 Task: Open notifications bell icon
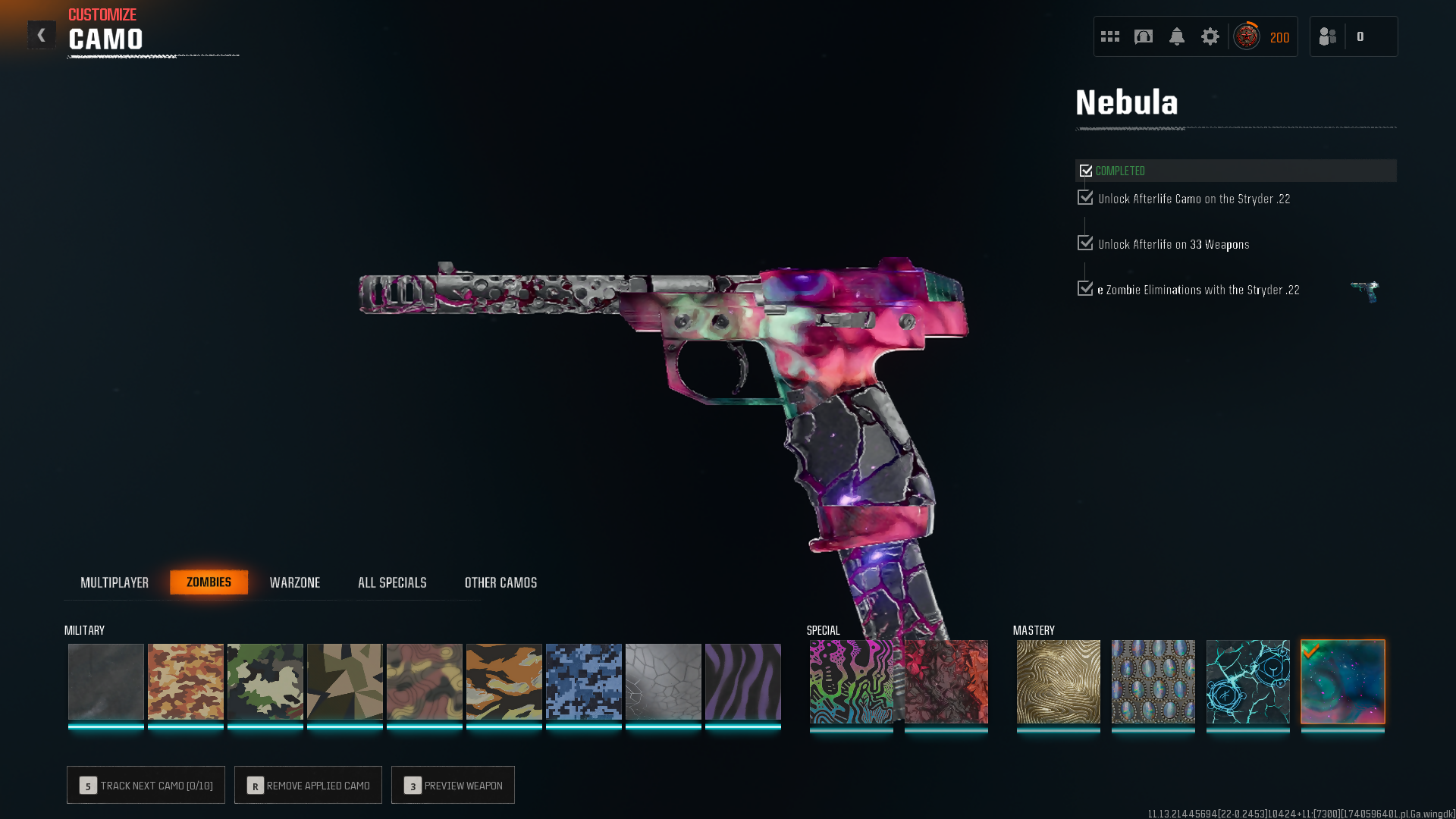(x=1177, y=36)
